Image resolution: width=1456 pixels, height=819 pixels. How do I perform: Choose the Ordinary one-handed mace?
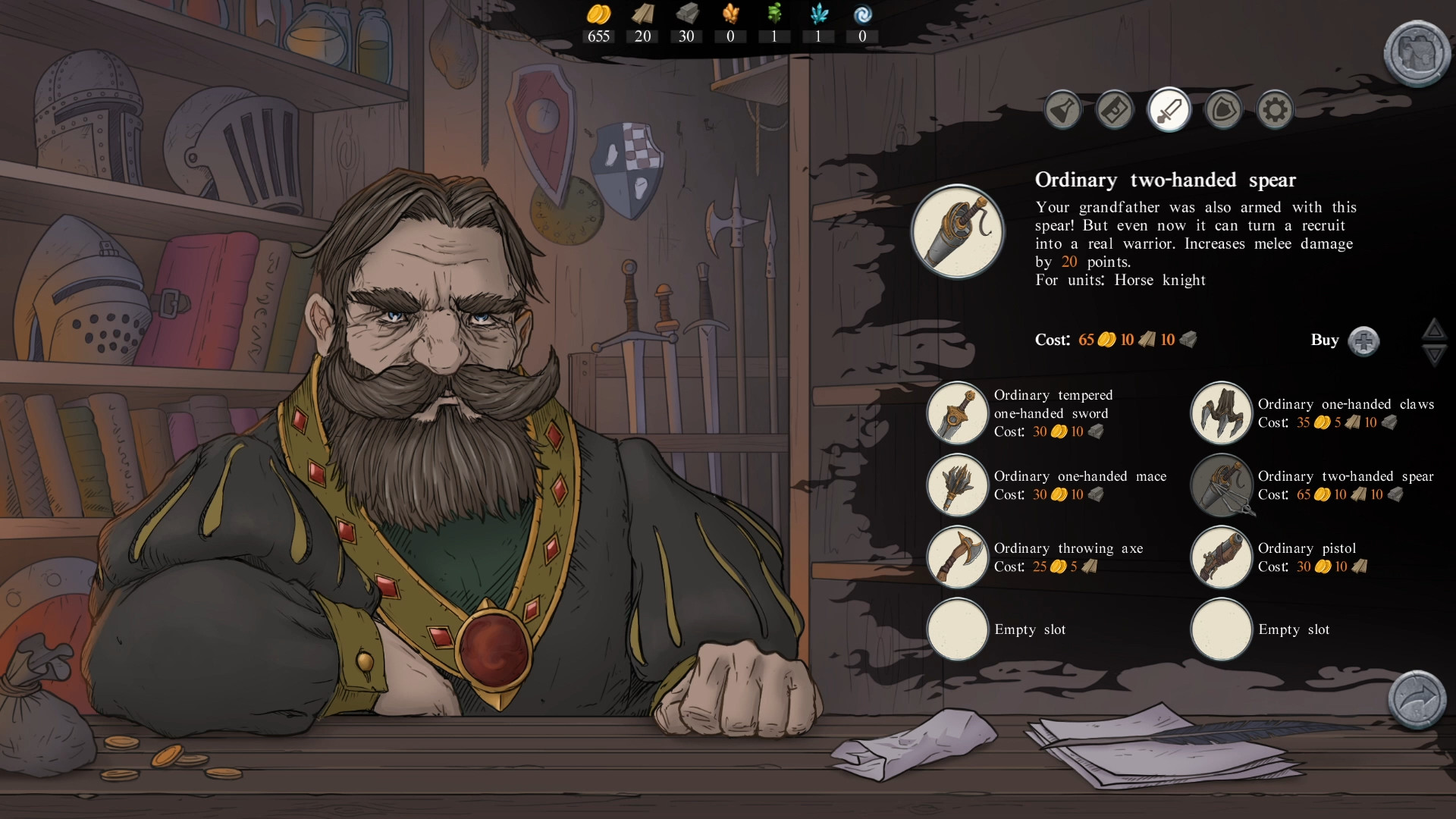click(x=958, y=485)
